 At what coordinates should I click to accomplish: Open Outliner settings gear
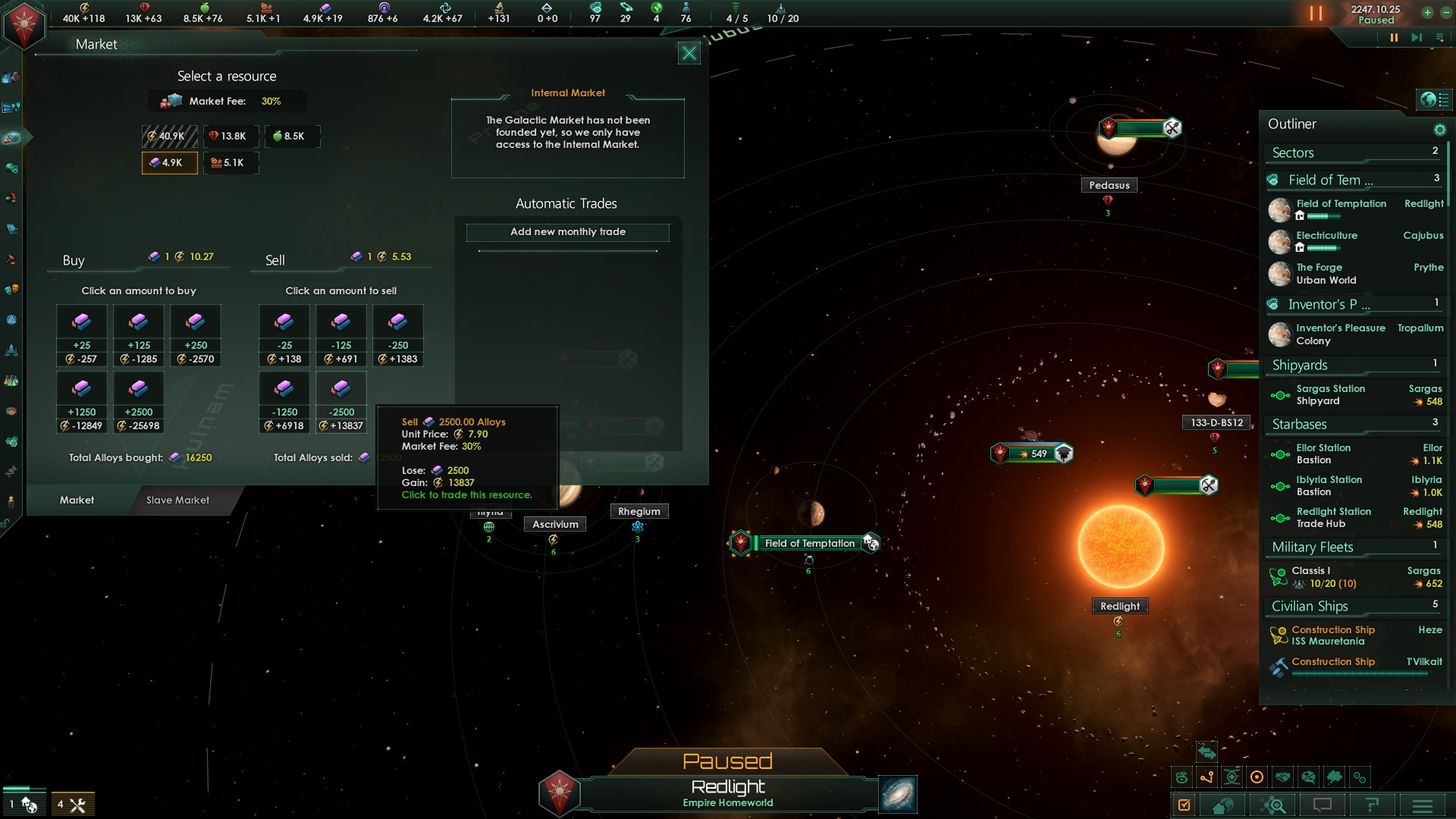(1439, 130)
